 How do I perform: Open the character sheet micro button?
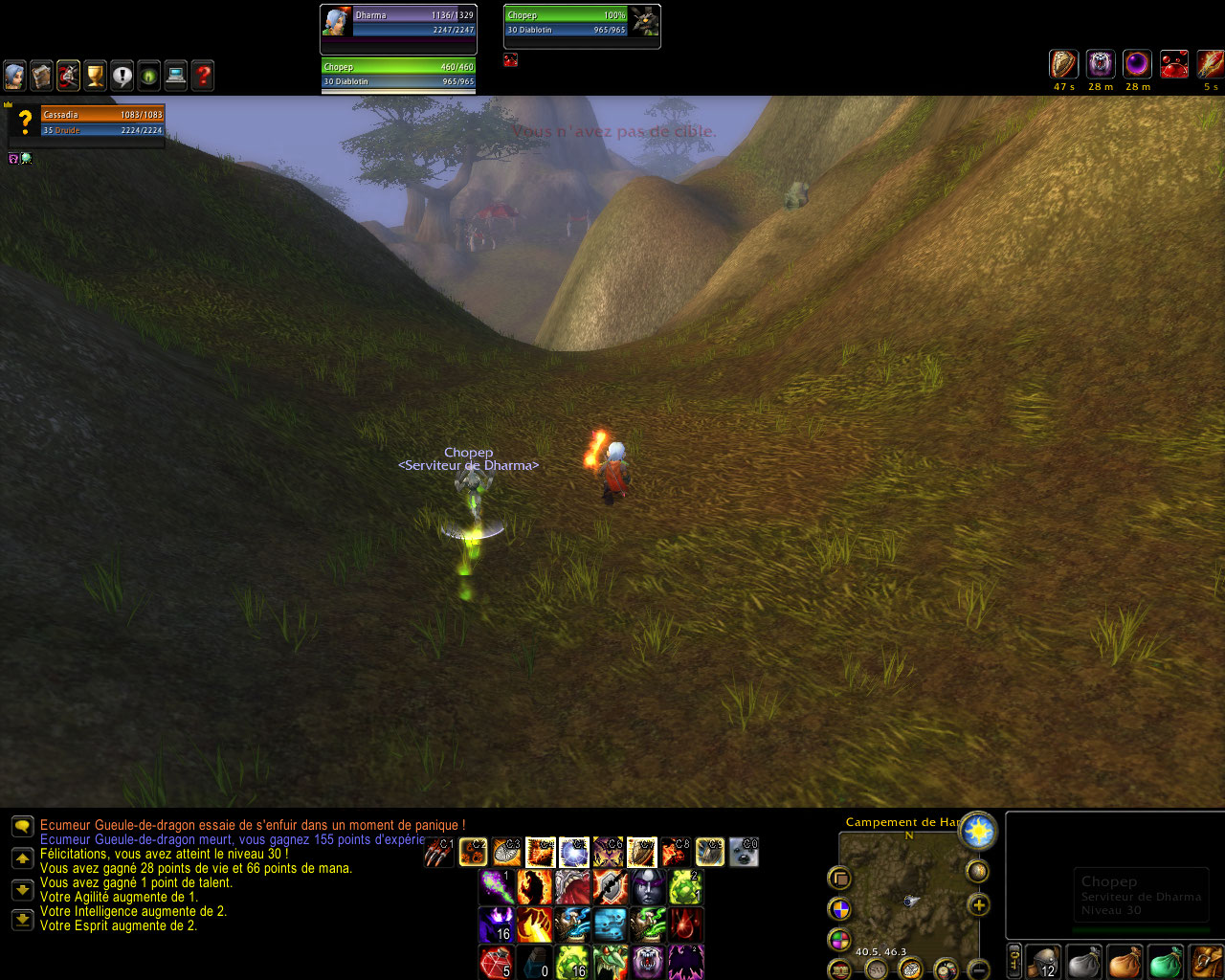pos(14,76)
